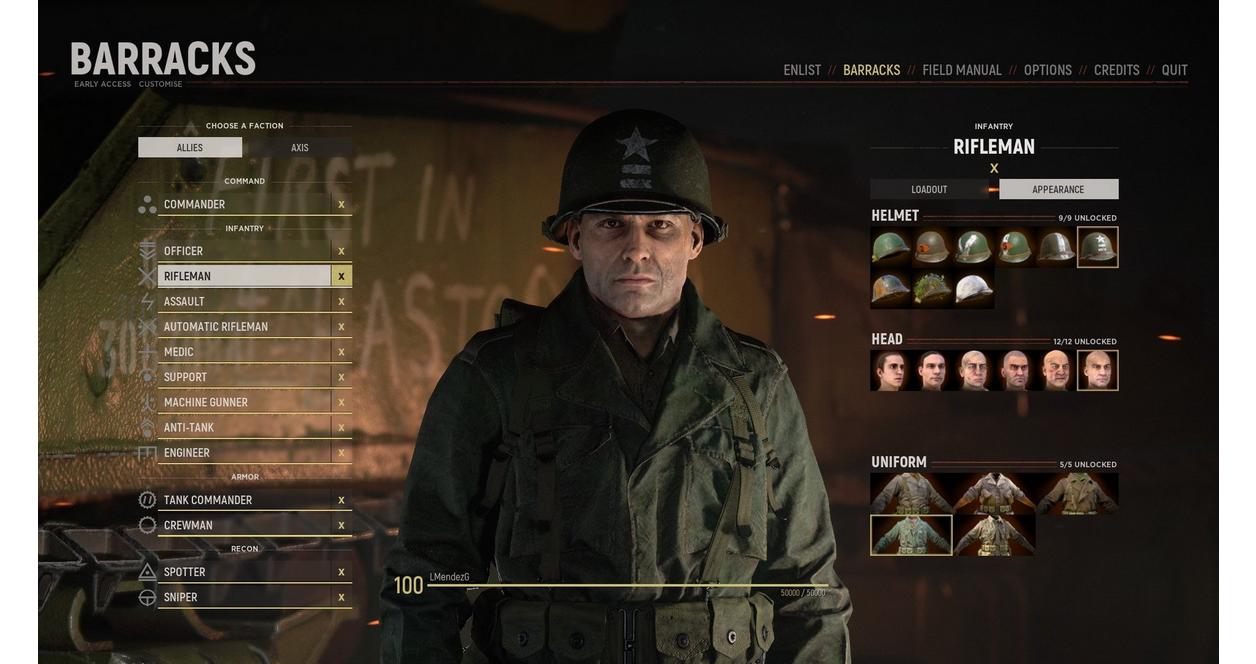Viewport: 1256px width, 664px height.
Task: Choose the Sniper role
Action: (x=244, y=597)
